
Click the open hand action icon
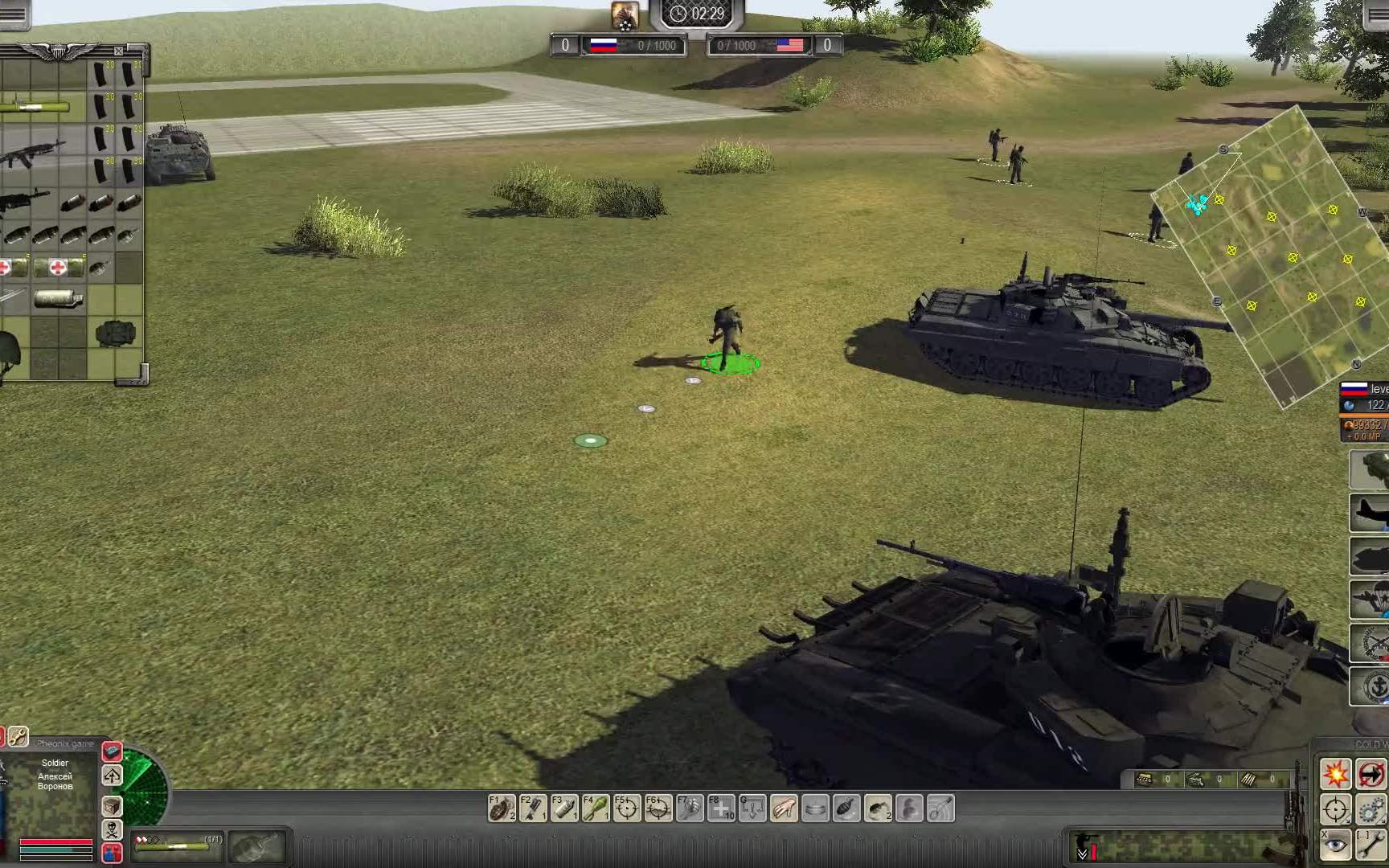[x=784, y=809]
